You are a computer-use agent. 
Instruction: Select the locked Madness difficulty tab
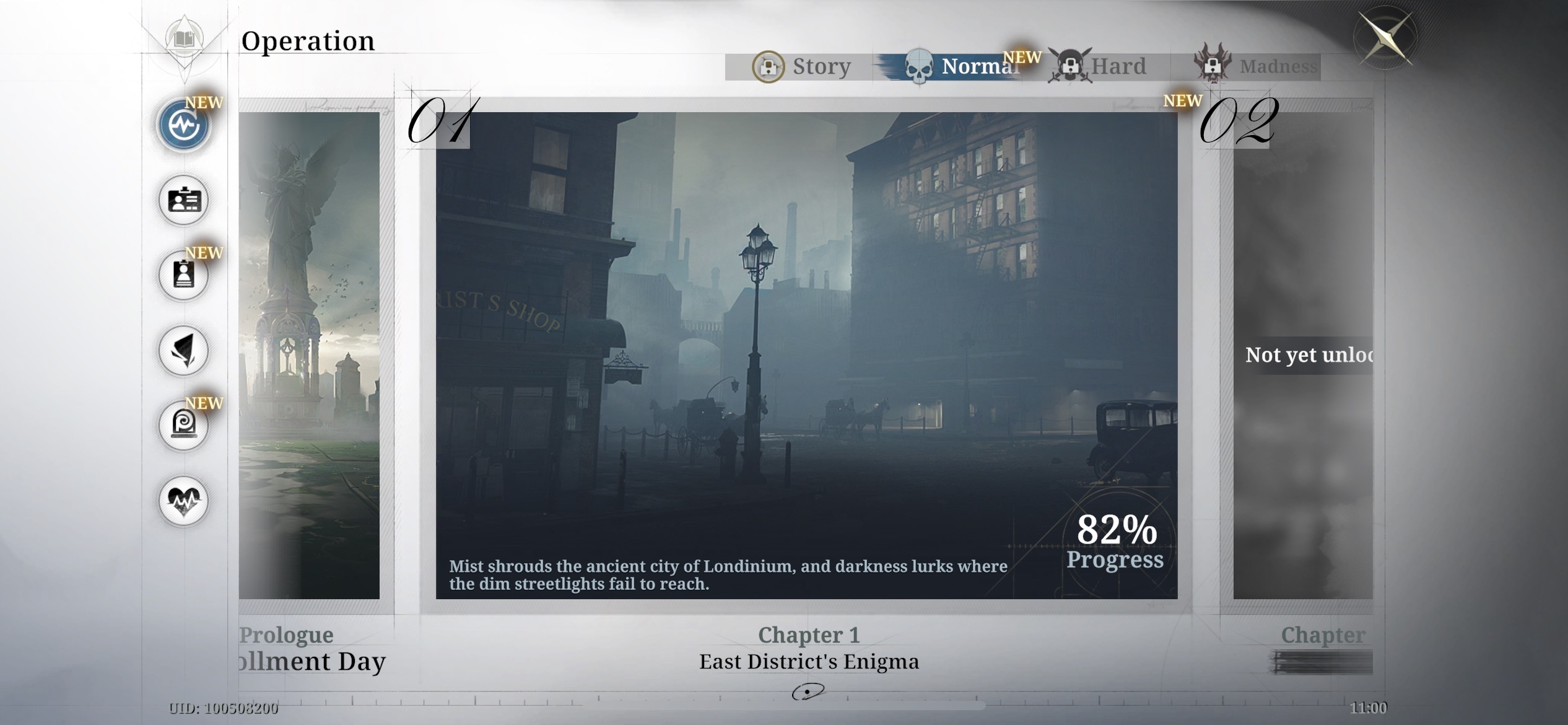[1257, 66]
